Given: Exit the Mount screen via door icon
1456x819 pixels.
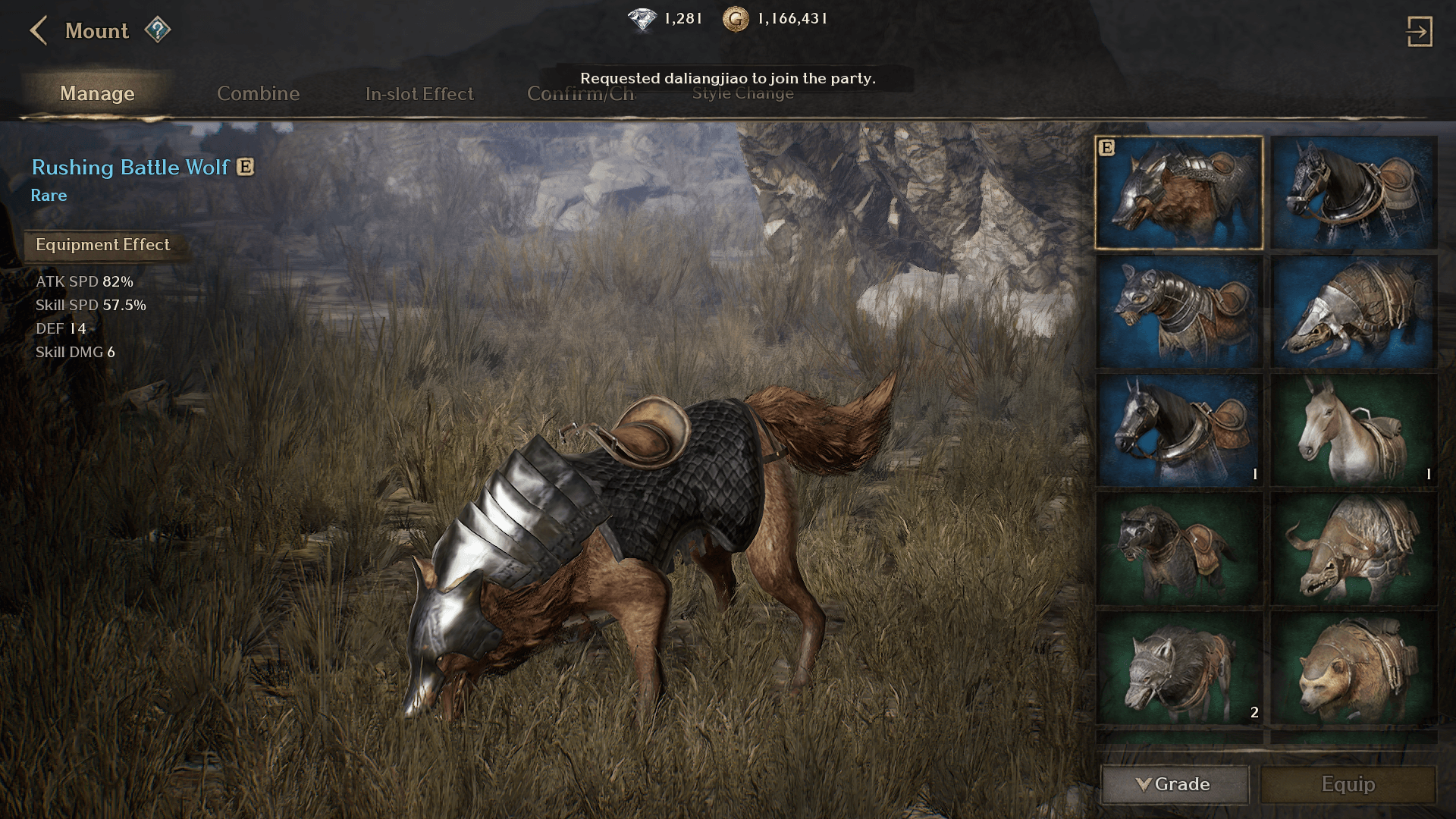Looking at the screenshot, I should [1419, 32].
